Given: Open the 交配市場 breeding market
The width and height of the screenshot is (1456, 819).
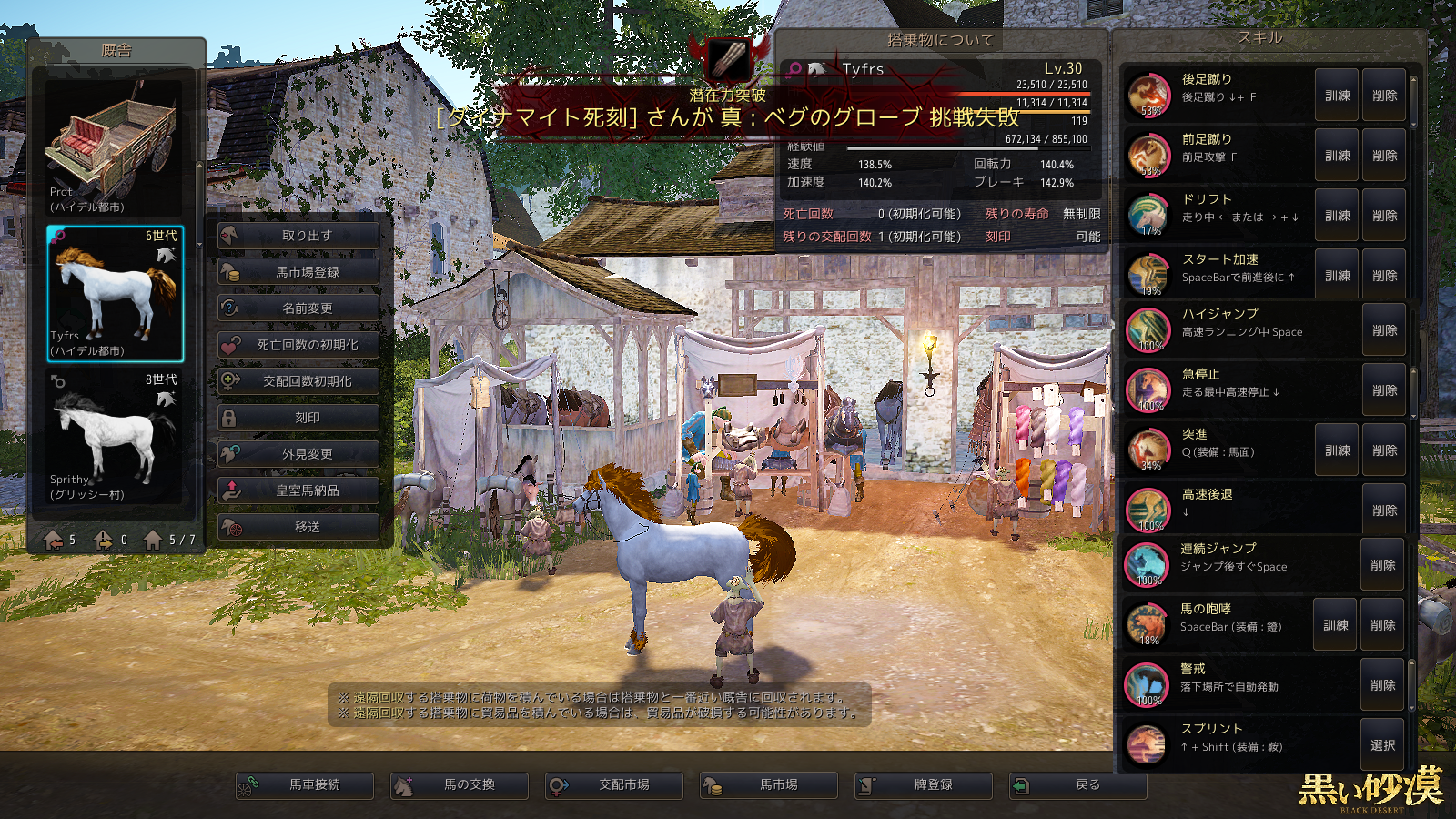Looking at the screenshot, I should click(614, 784).
